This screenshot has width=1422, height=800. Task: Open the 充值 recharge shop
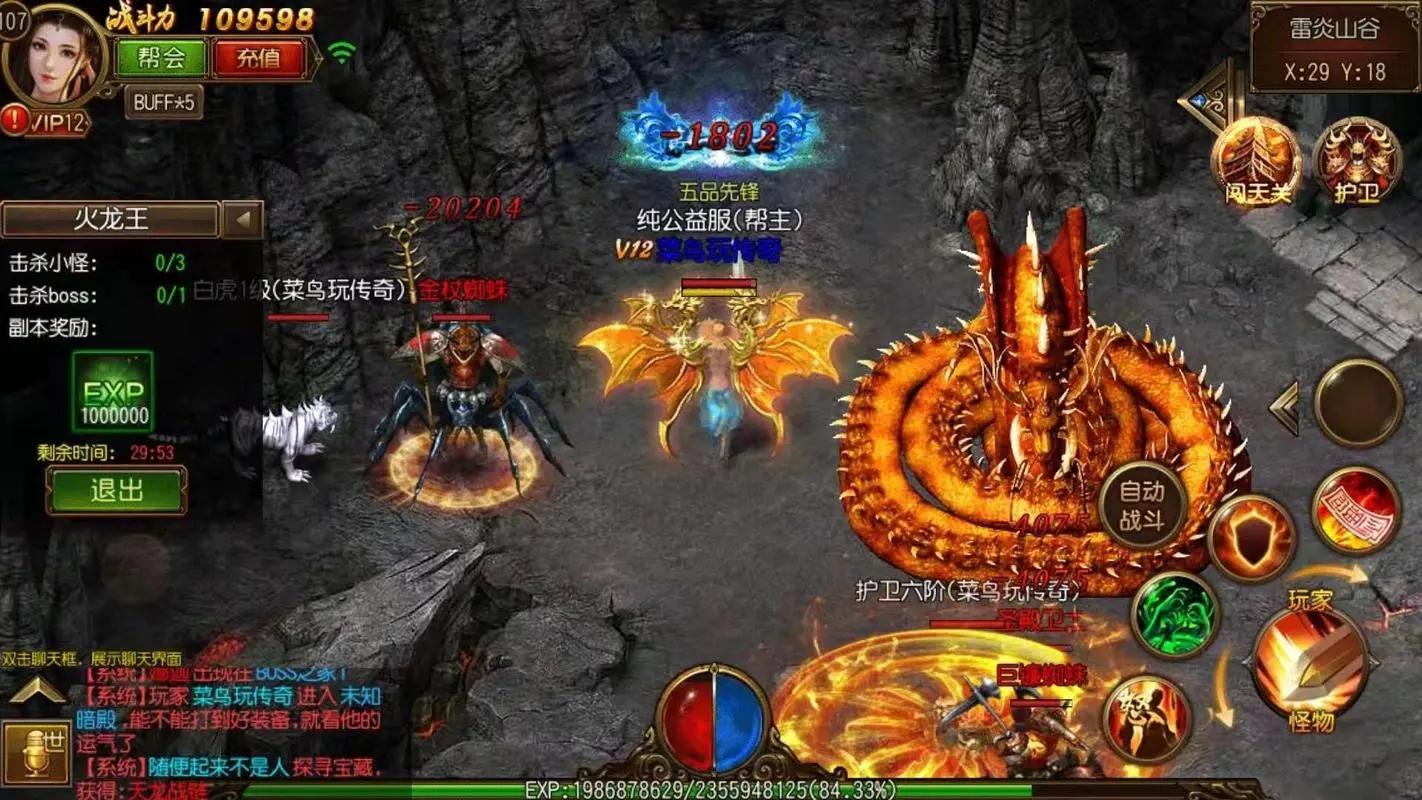click(258, 57)
